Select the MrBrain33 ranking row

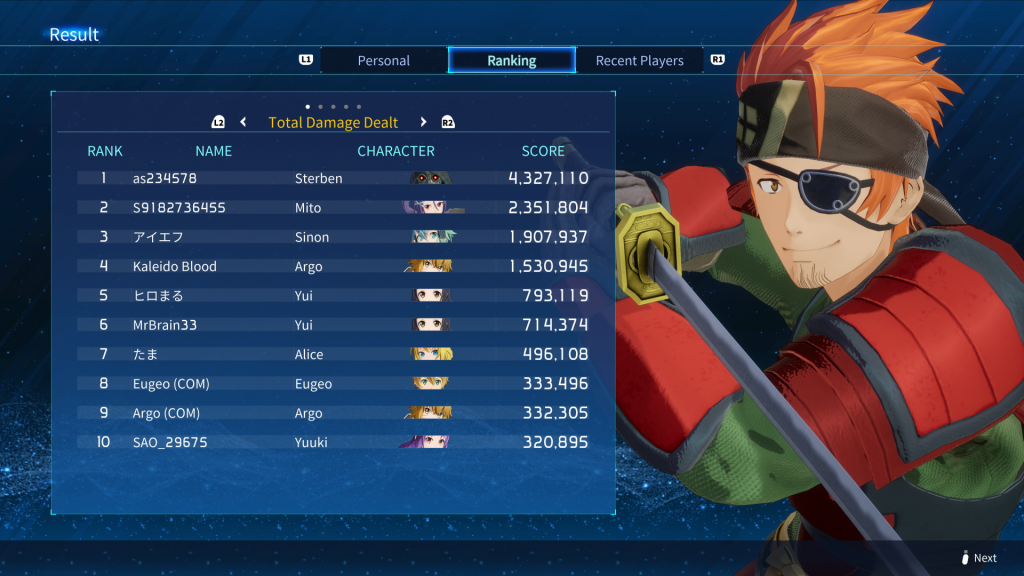point(333,325)
